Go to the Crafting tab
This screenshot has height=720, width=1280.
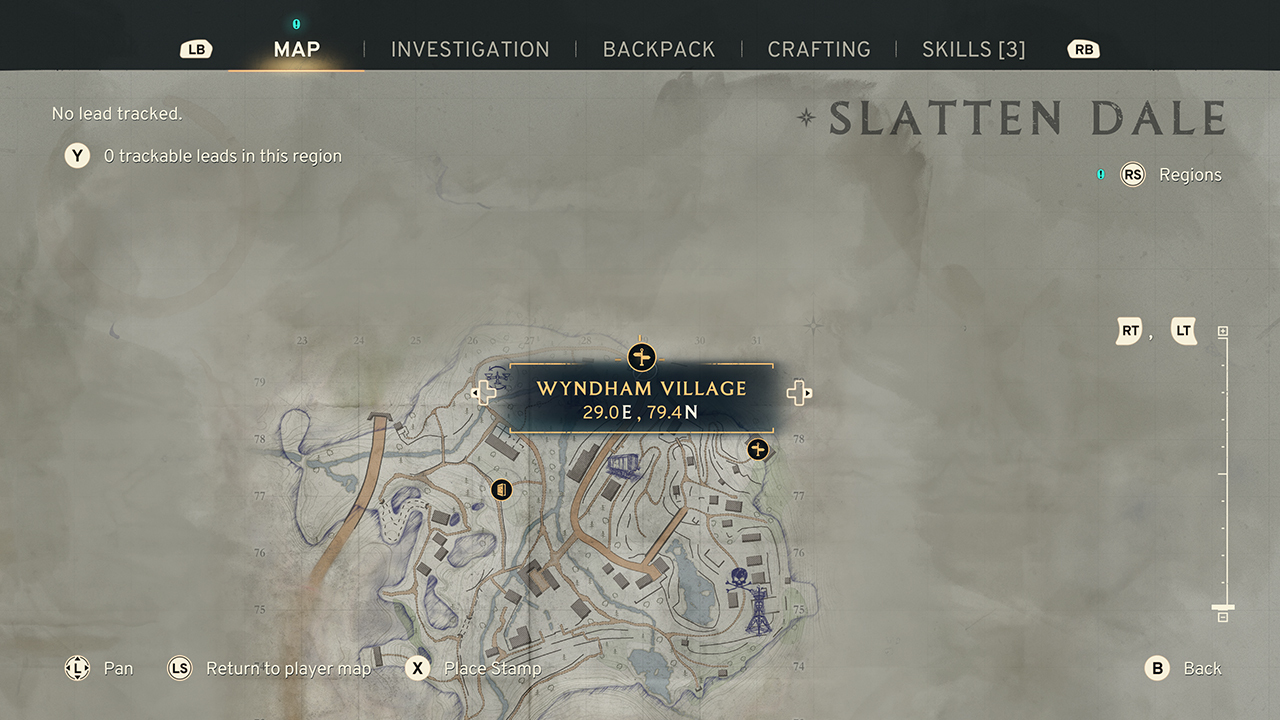coord(819,49)
